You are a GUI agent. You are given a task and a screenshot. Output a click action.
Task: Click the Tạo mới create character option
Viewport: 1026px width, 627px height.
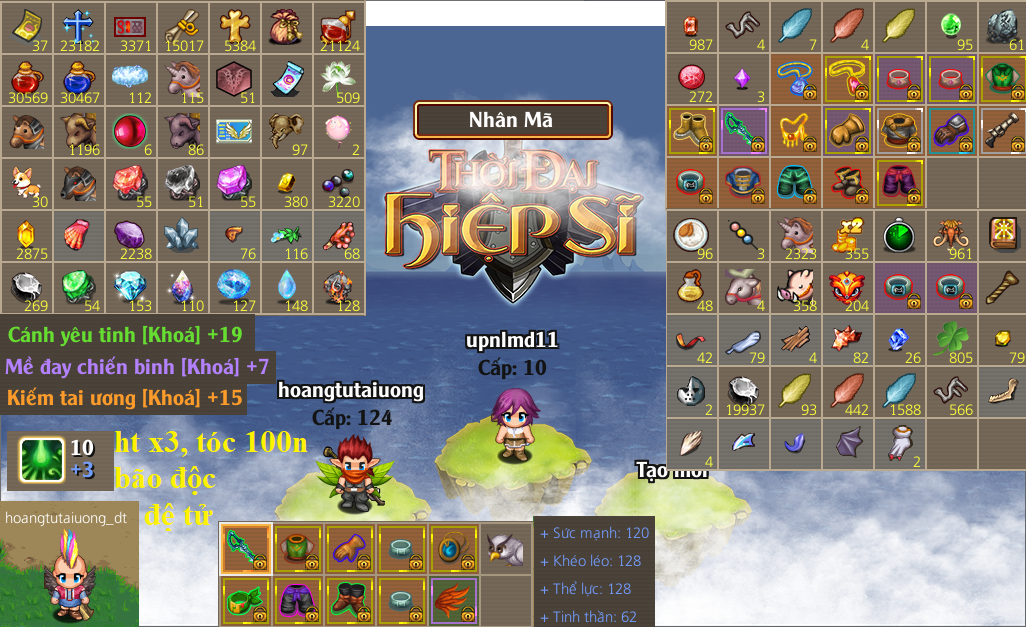[x=672, y=472]
